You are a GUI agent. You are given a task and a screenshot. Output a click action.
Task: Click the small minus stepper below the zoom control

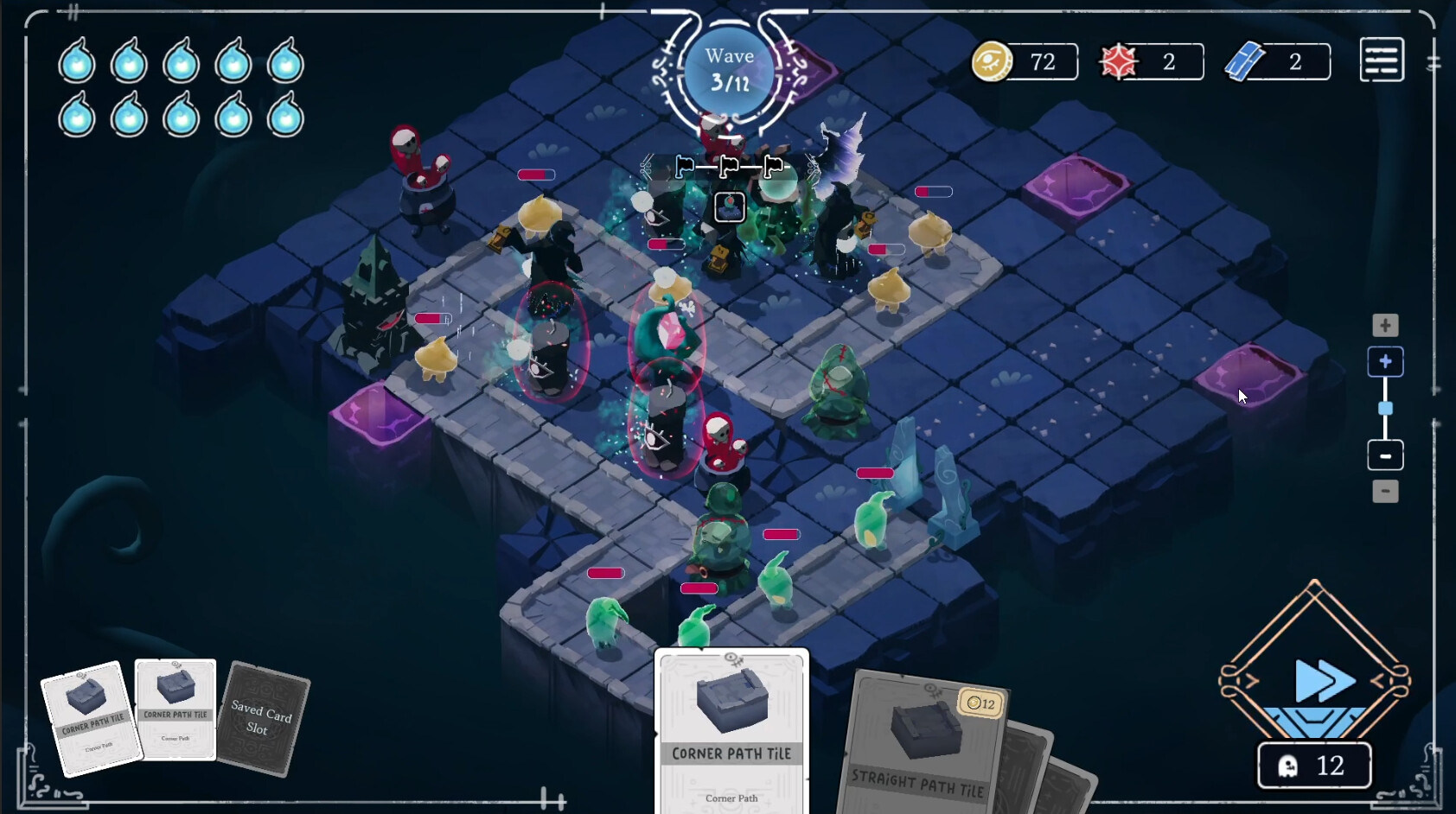click(x=1387, y=490)
